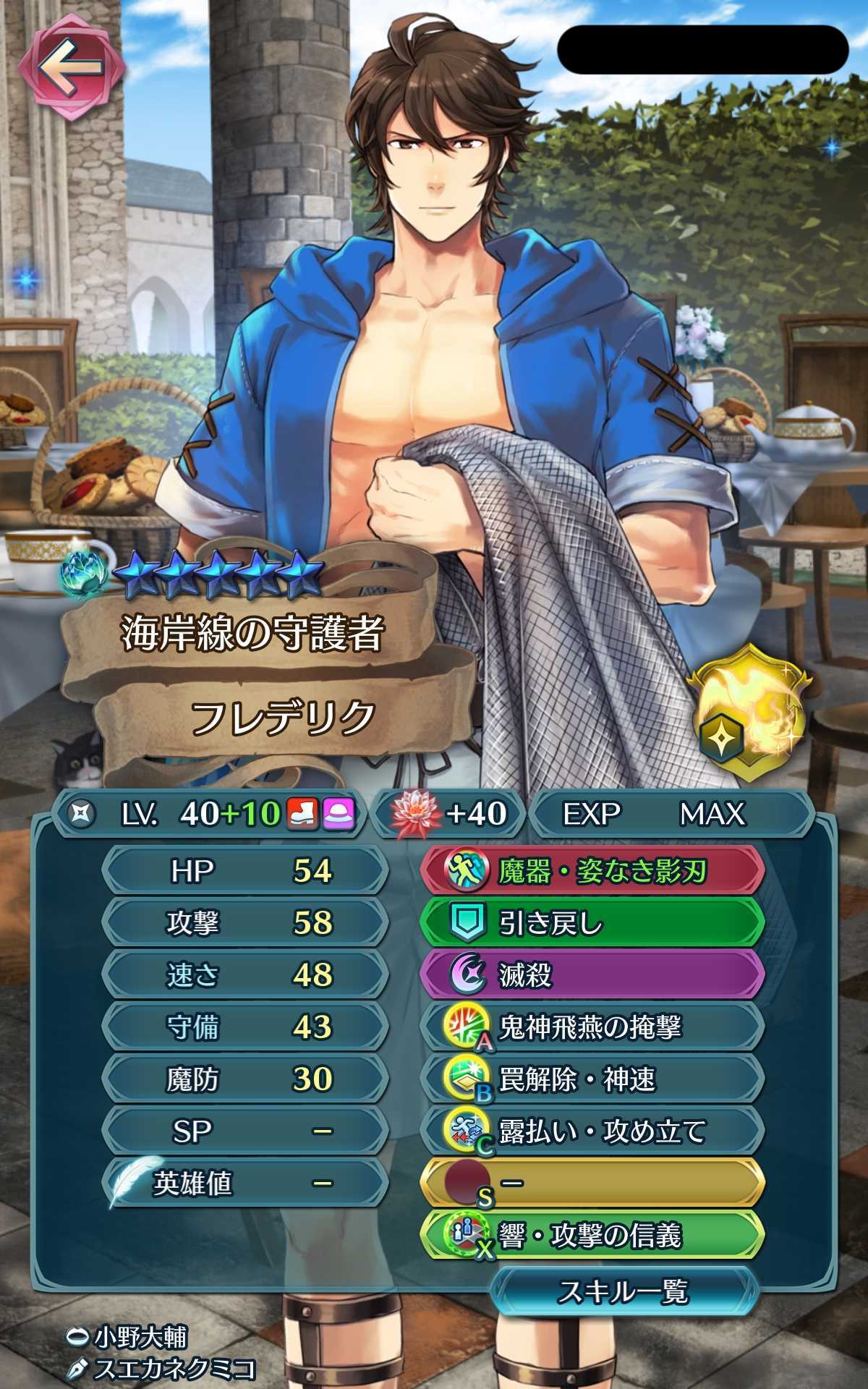Screen dimensions: 868x1389
Task: Tap the dragonflower +40 indicator
Action: tap(450, 815)
